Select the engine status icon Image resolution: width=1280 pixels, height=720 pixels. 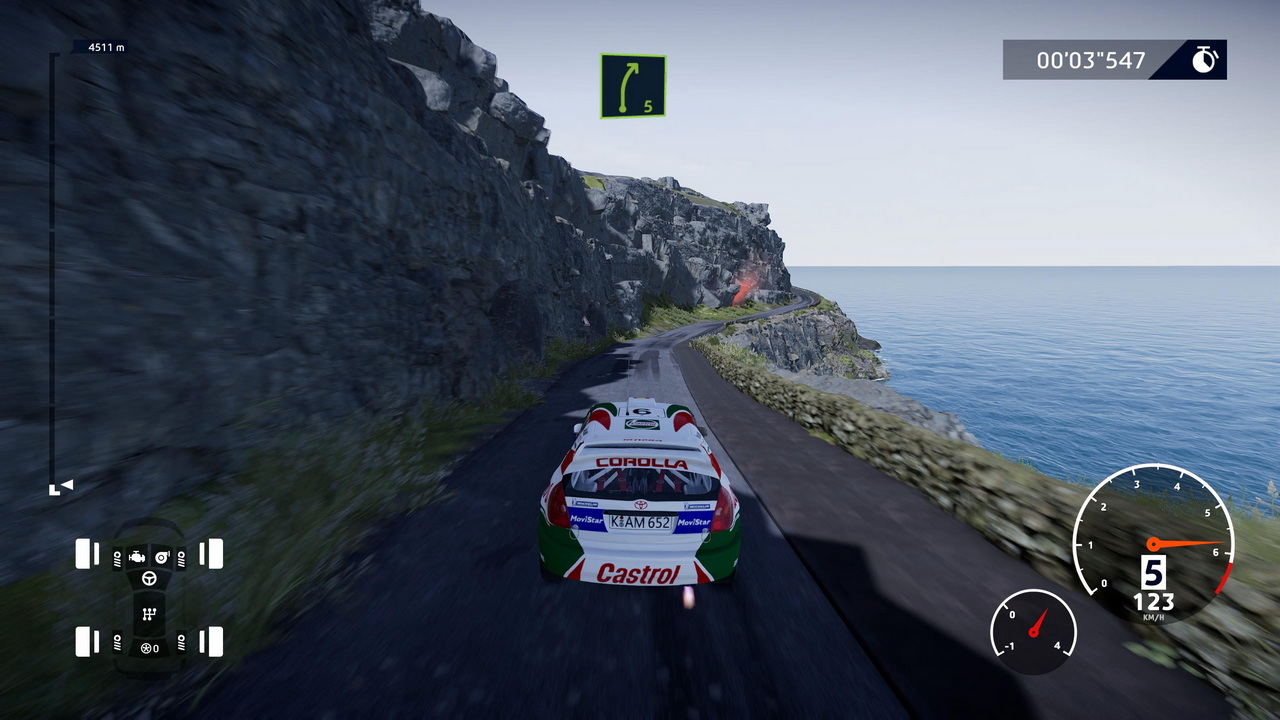(137, 556)
